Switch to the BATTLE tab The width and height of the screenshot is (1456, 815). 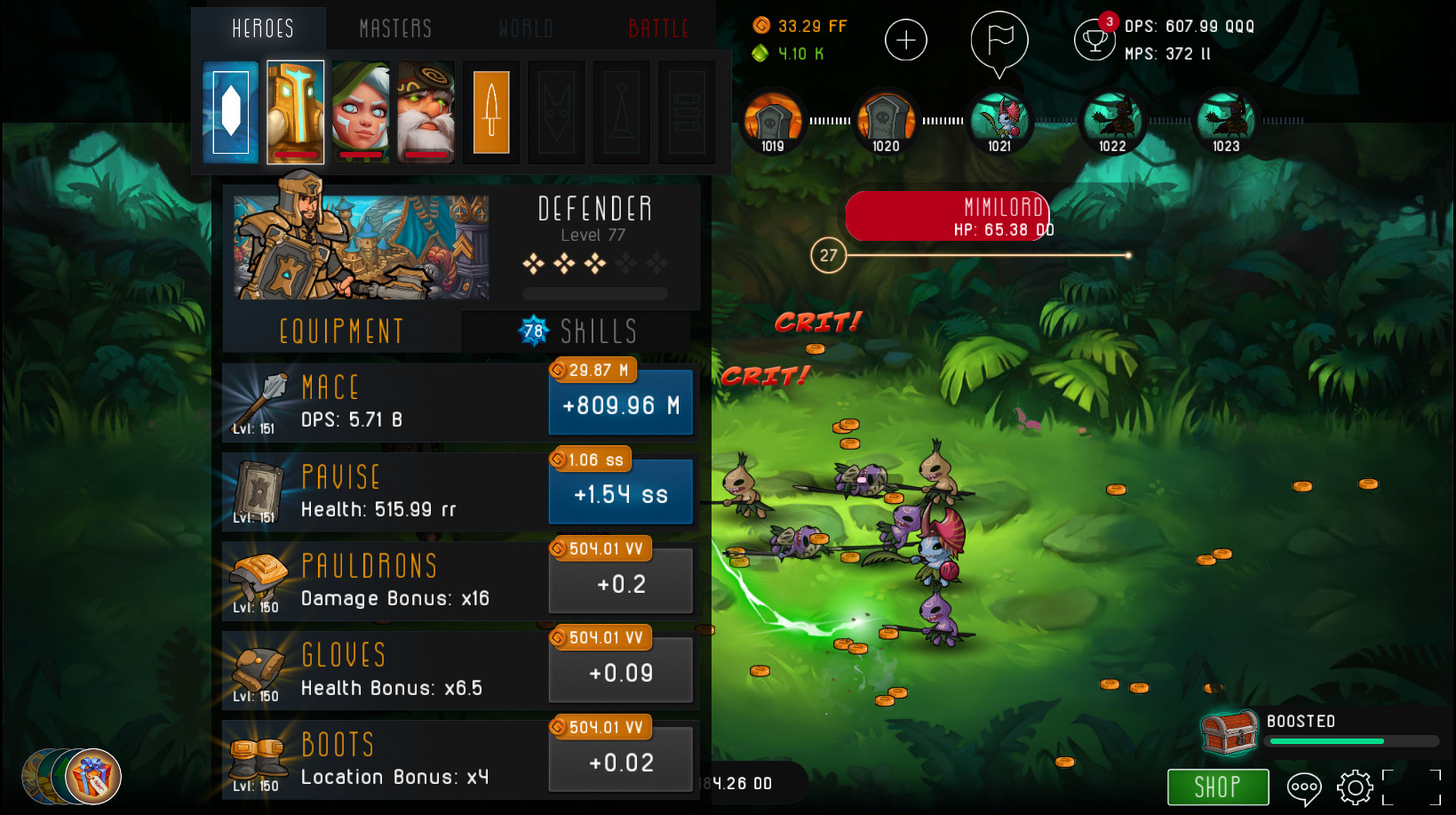coord(658,28)
